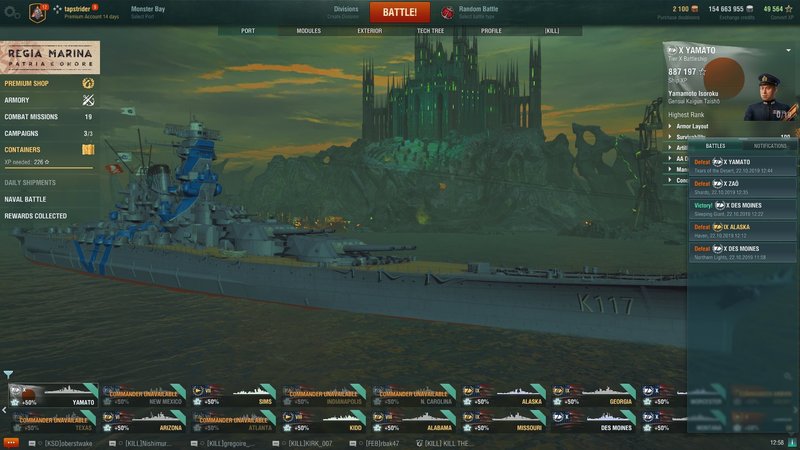Check Daily Shipments
The height and width of the screenshot is (450, 800).
(x=30, y=183)
